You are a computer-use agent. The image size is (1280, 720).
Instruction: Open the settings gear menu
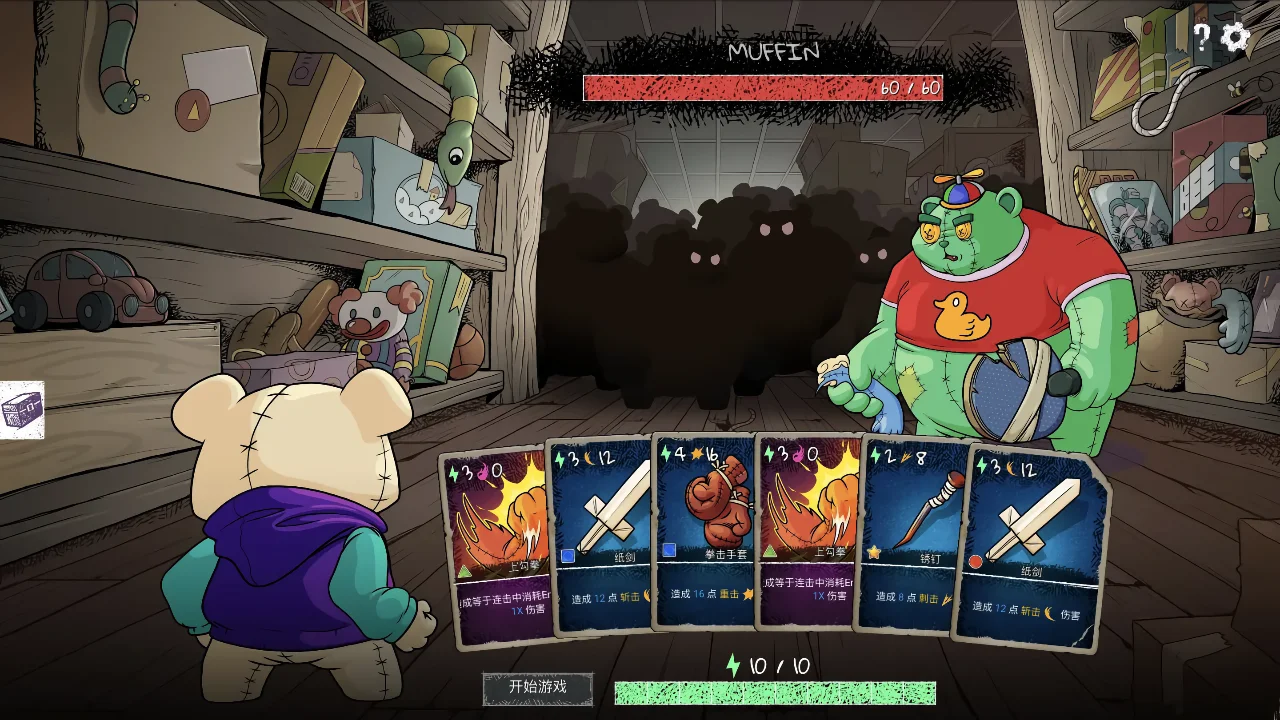[1236, 38]
